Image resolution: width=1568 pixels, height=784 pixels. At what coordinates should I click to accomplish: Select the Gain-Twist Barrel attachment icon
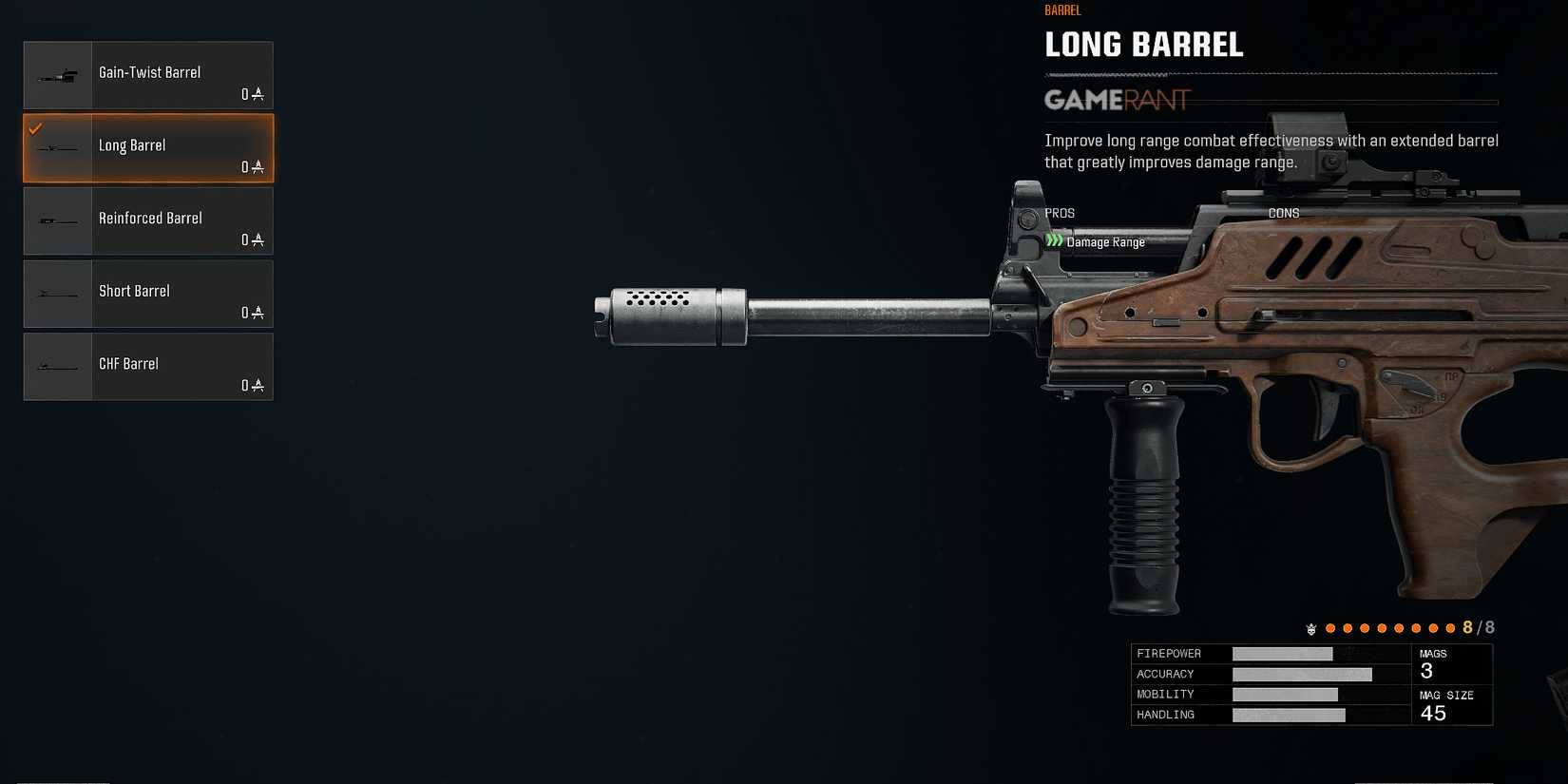click(57, 73)
